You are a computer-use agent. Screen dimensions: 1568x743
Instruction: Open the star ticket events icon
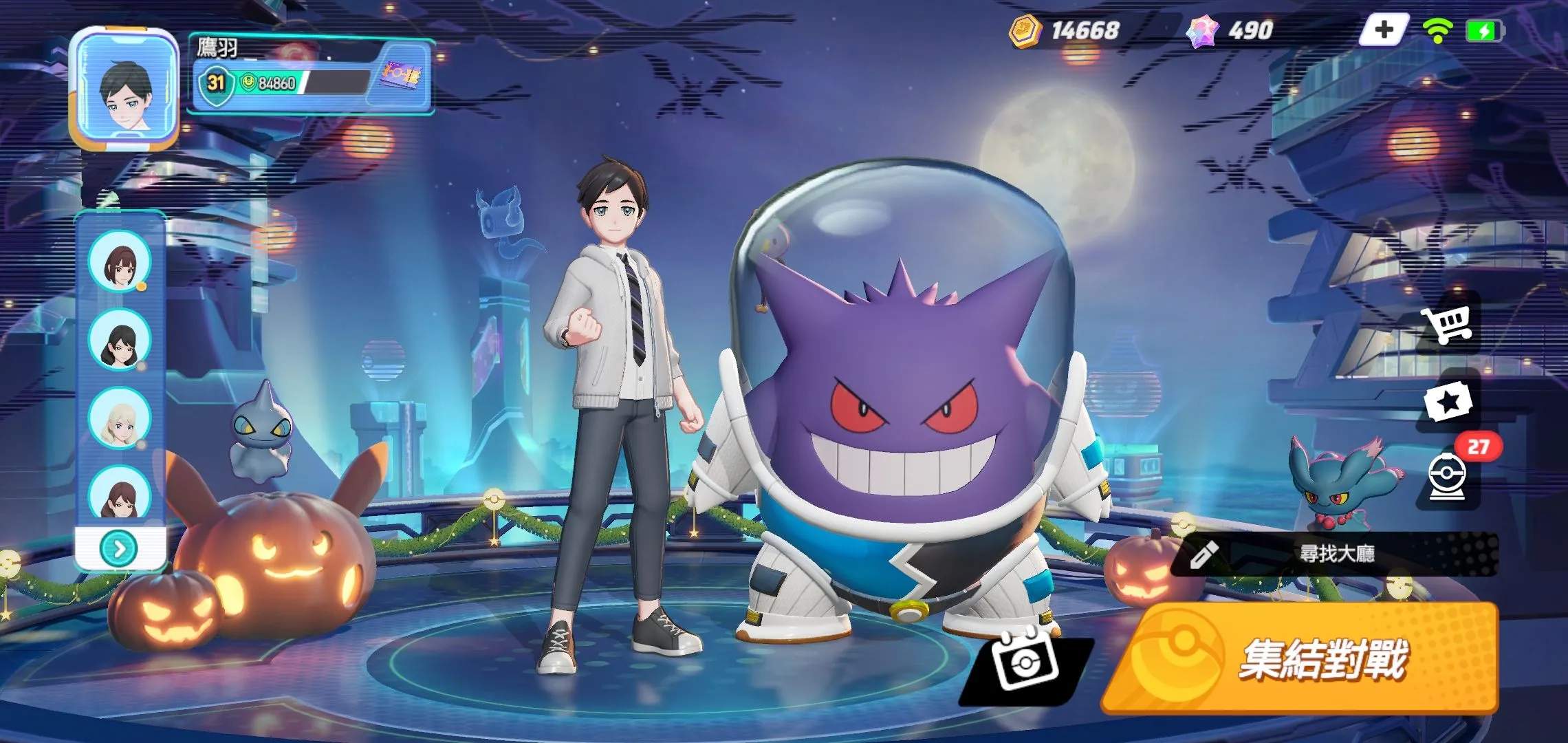tap(1448, 401)
